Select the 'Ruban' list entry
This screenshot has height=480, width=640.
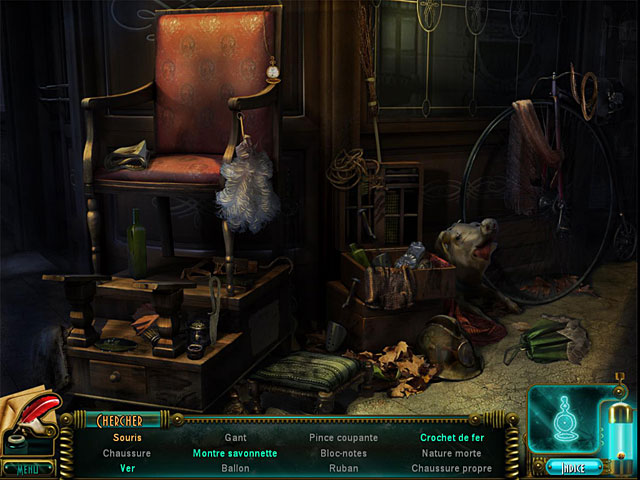(343, 468)
